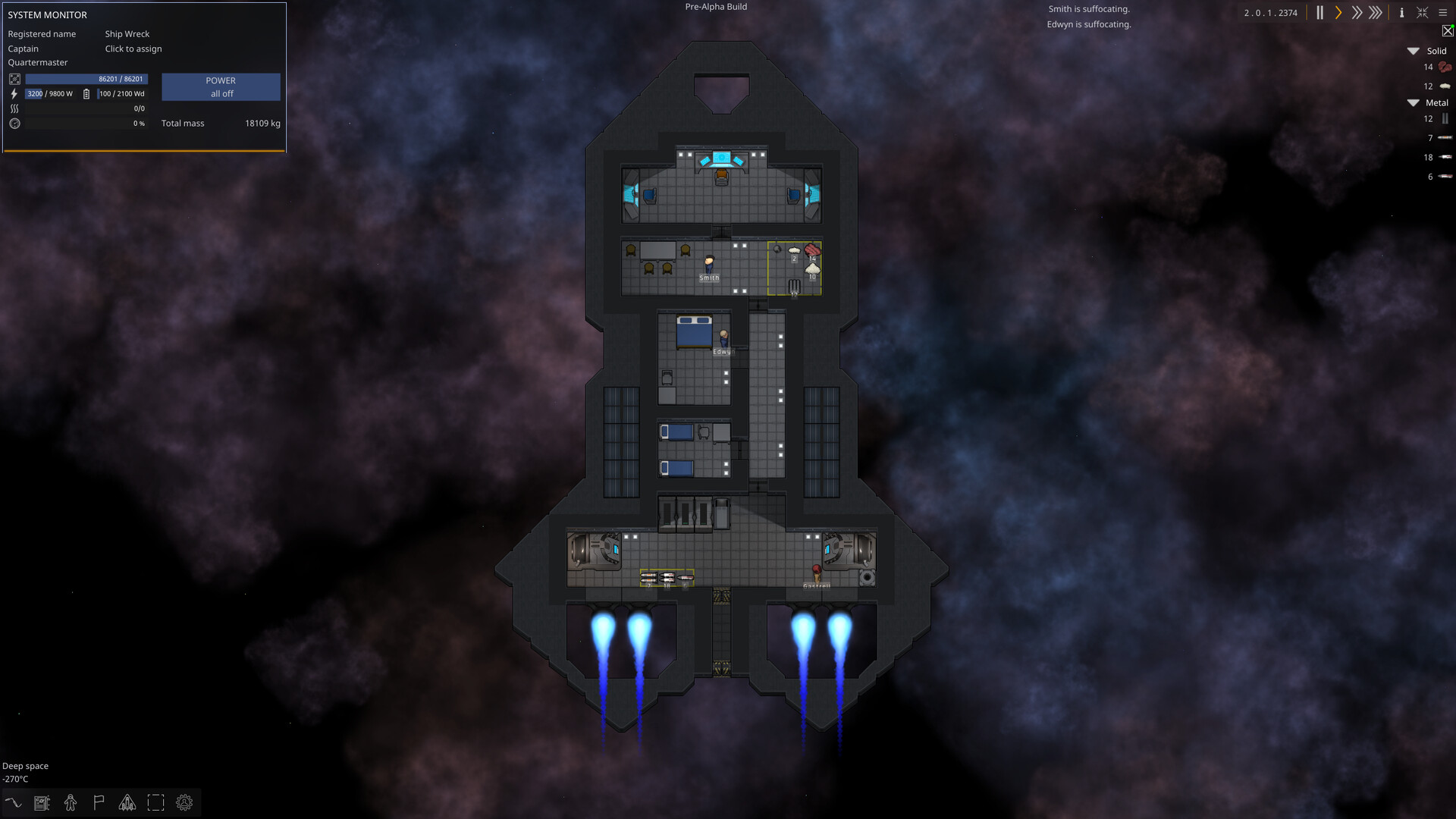Toggle the collapse-view arrows icon

(1423, 13)
